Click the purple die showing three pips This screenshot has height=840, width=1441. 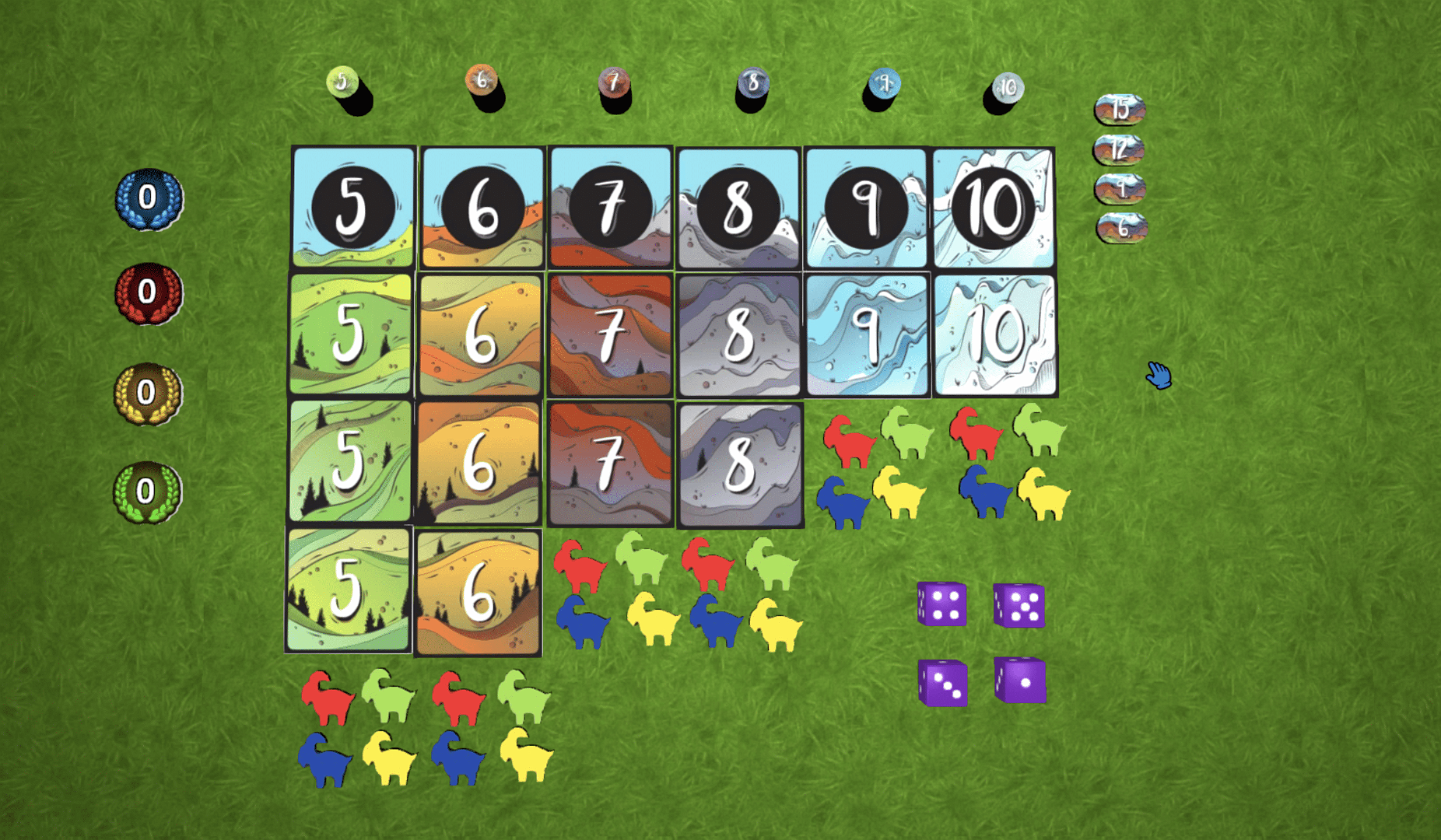coord(943,683)
